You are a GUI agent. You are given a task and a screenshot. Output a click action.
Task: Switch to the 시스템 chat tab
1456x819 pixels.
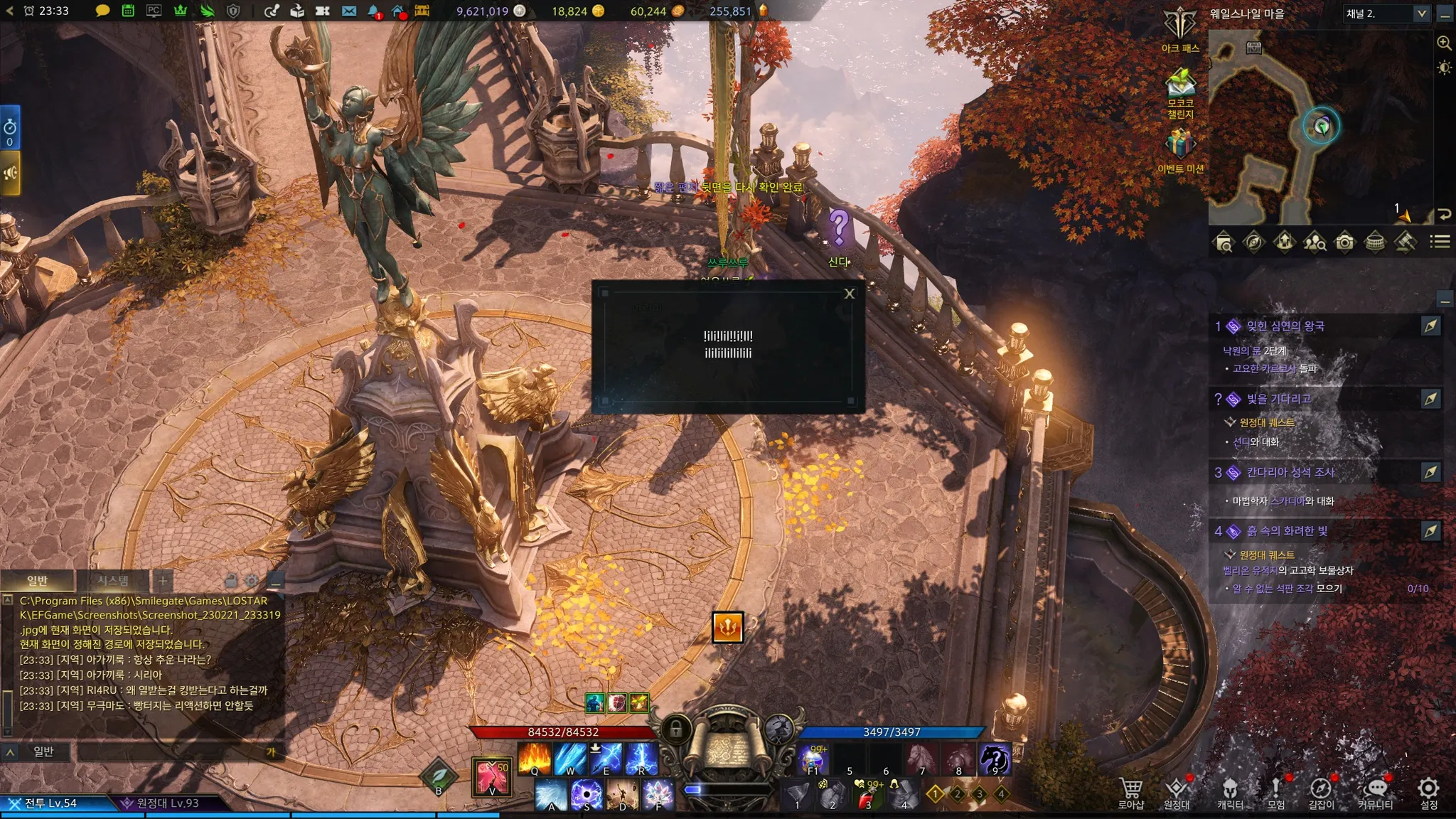113,581
